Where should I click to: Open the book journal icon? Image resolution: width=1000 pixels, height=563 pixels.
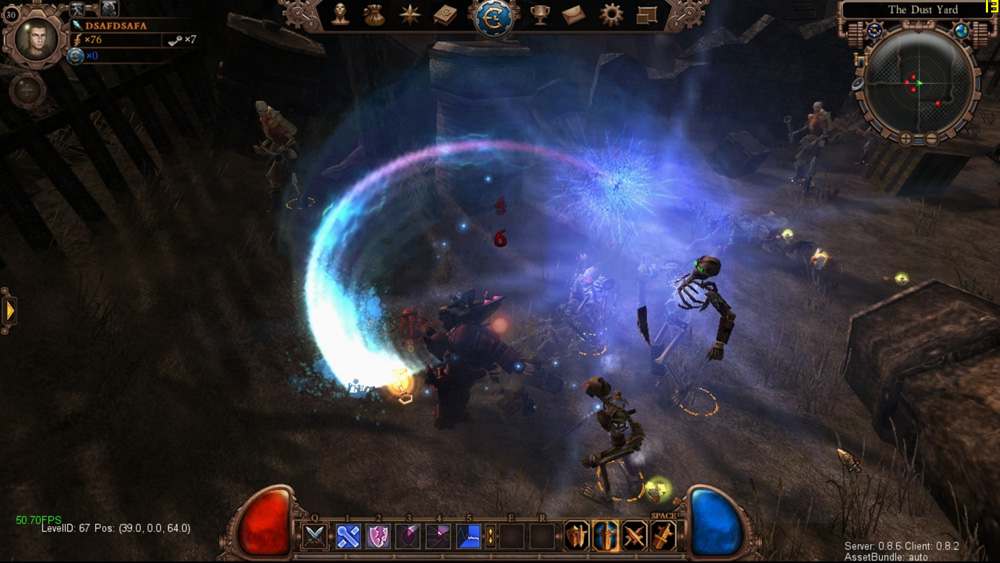[x=445, y=14]
